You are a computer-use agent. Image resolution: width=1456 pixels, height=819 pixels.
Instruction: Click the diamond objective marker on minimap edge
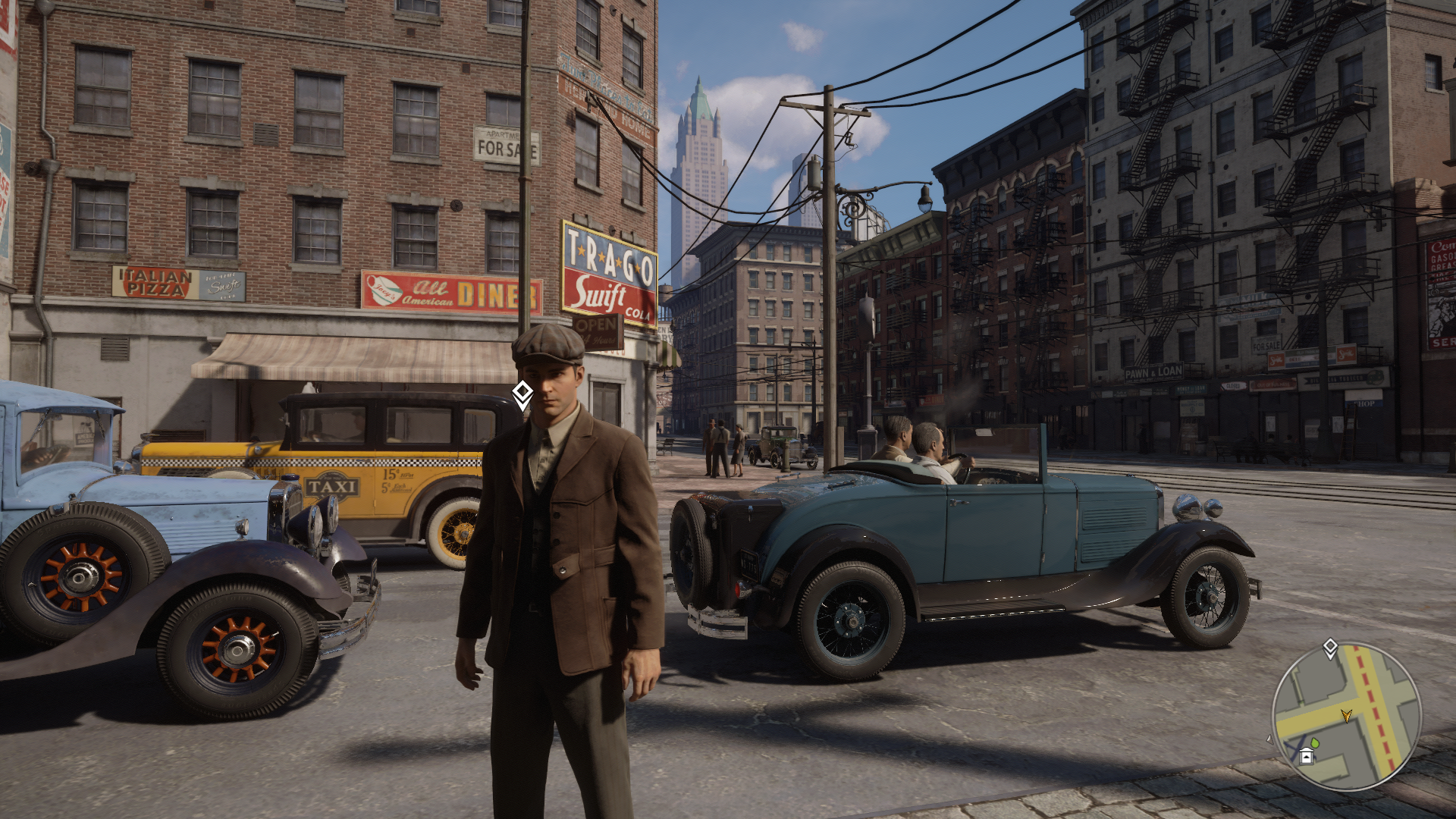coord(1330,648)
